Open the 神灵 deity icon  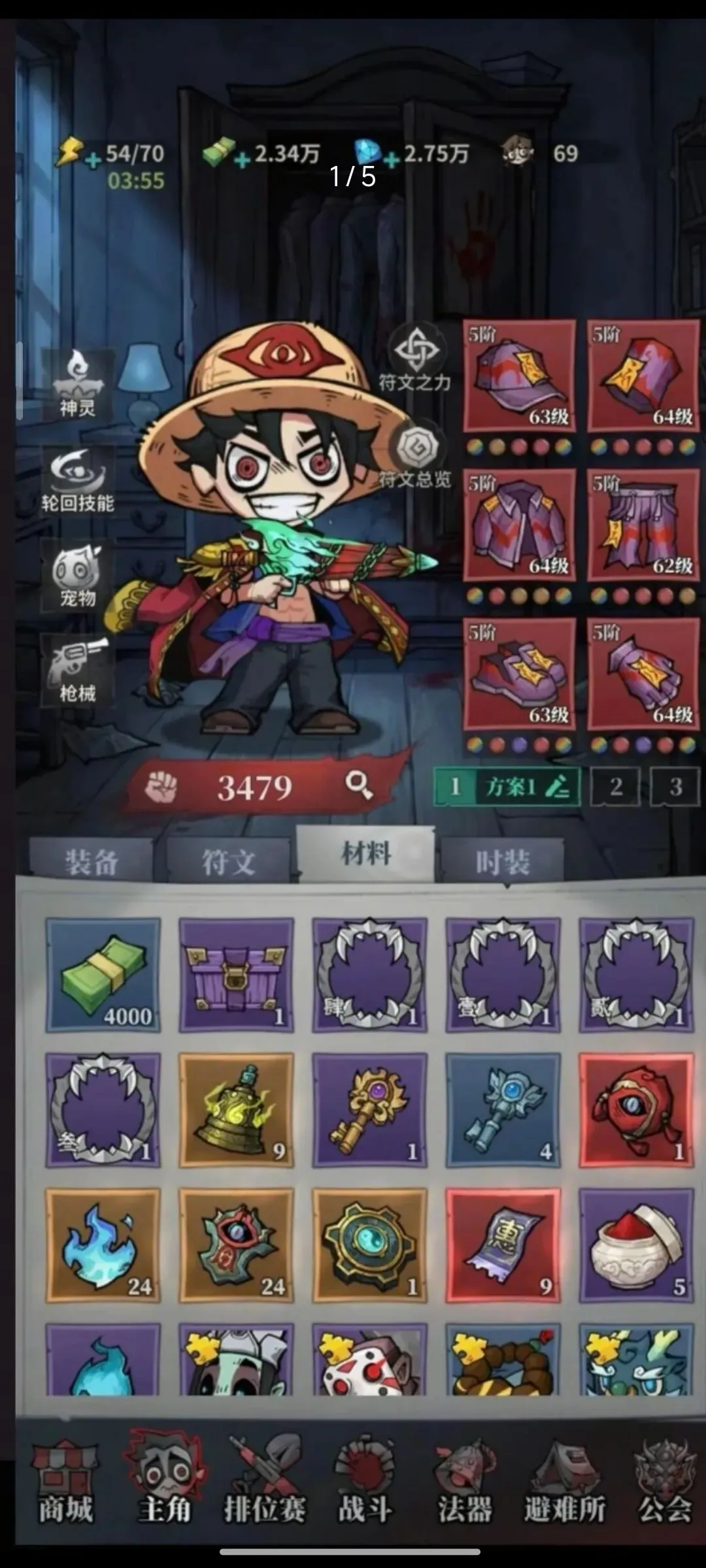78,384
